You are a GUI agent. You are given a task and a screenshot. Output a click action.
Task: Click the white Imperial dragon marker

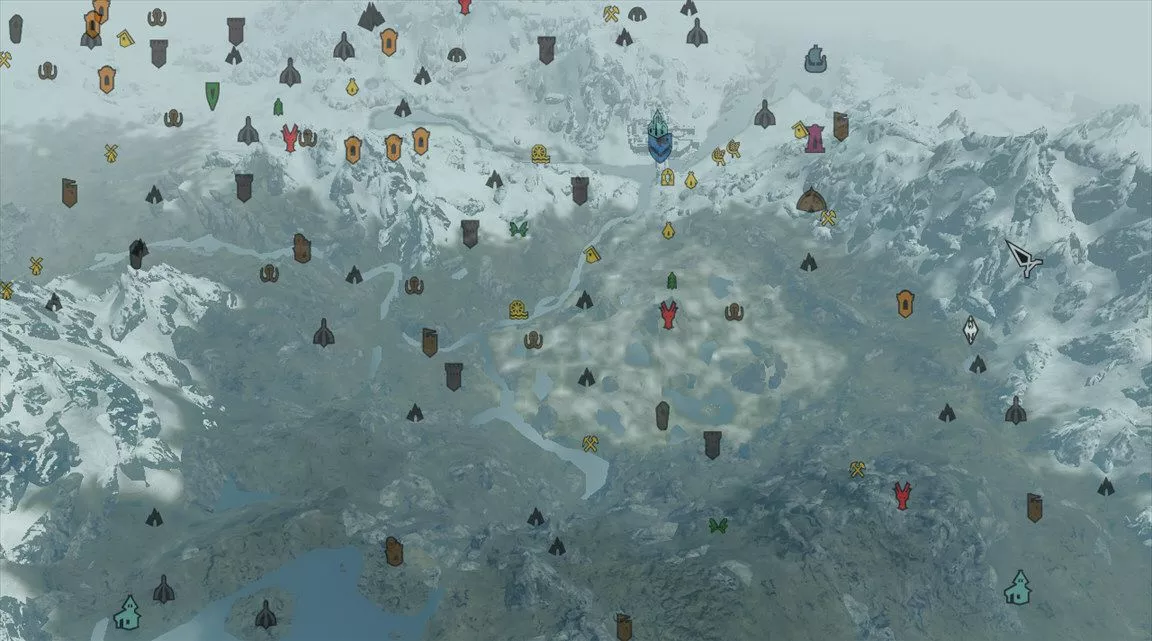tap(969, 330)
